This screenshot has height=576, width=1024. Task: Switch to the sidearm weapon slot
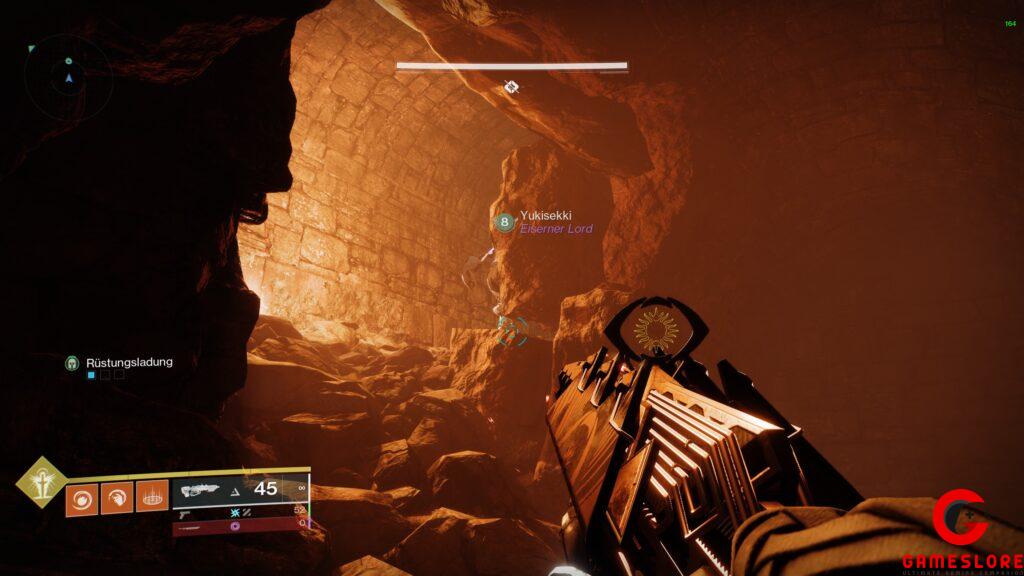[240, 511]
